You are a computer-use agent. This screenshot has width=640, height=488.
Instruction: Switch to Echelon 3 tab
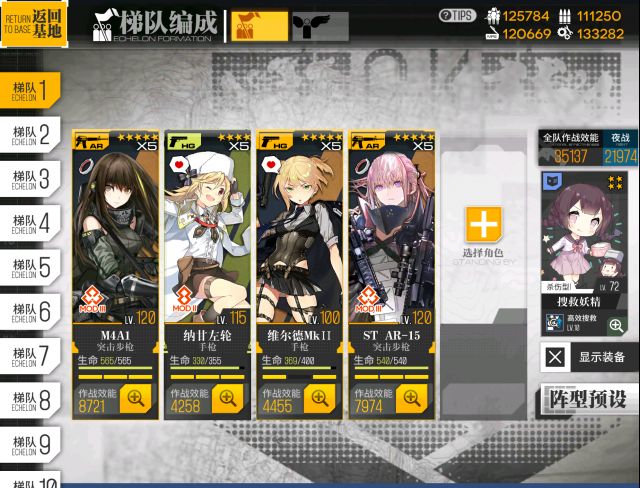(30, 180)
